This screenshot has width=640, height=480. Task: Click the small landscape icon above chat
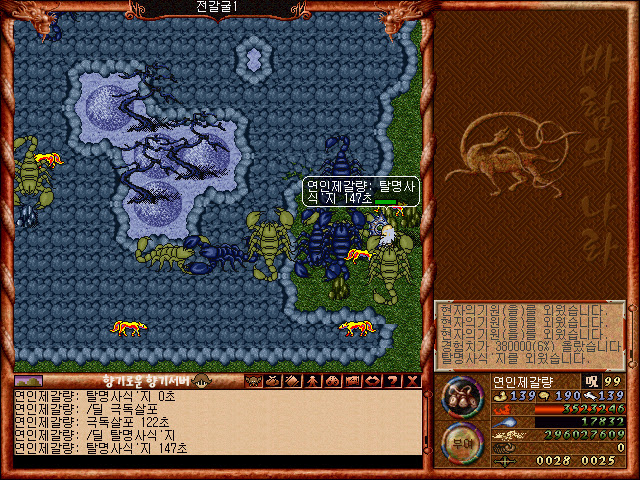[x=29, y=381]
